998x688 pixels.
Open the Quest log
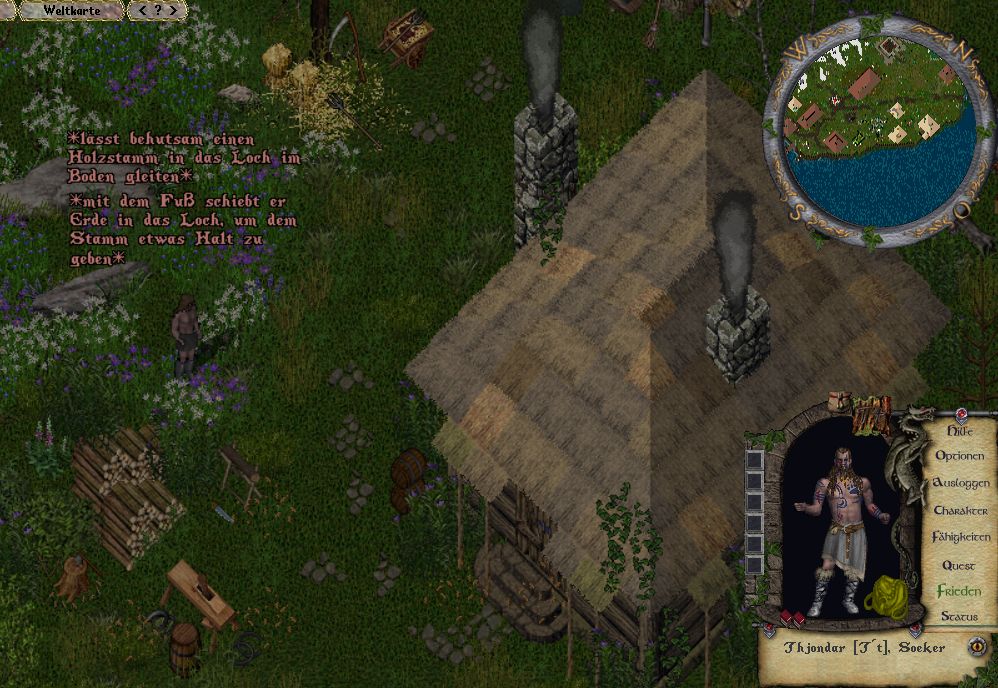click(959, 565)
